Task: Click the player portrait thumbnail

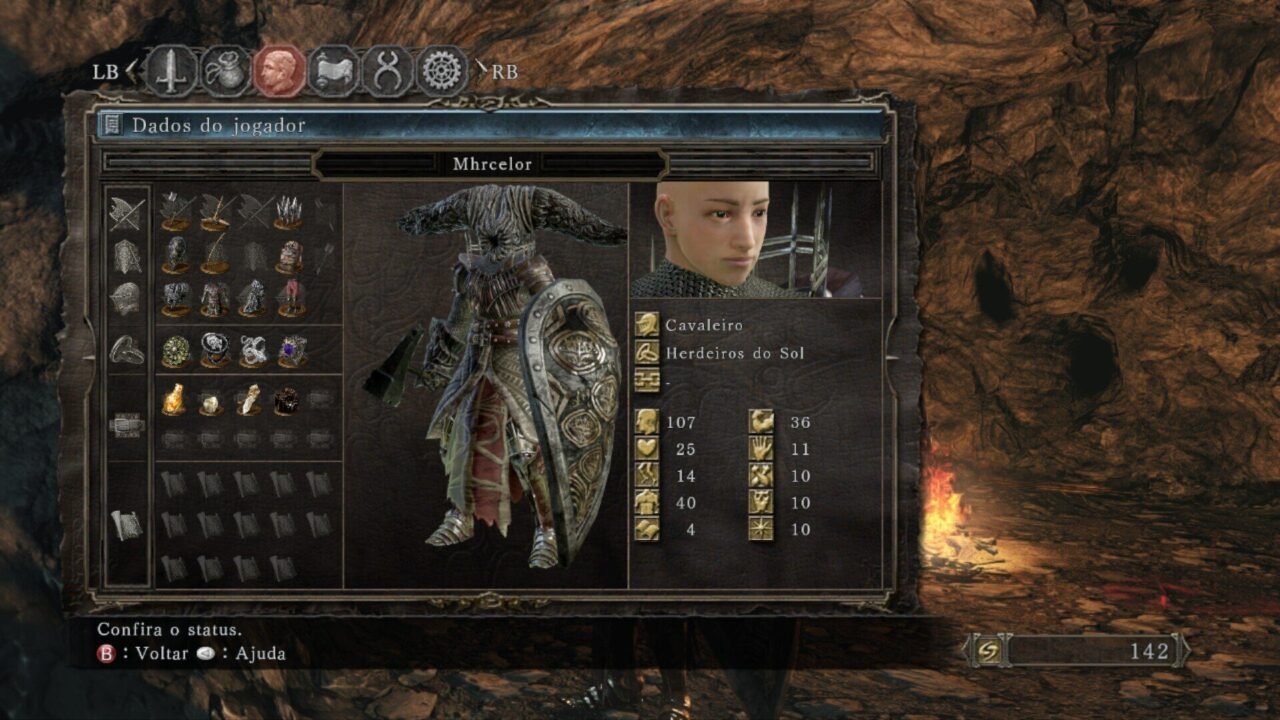Action: pos(755,240)
